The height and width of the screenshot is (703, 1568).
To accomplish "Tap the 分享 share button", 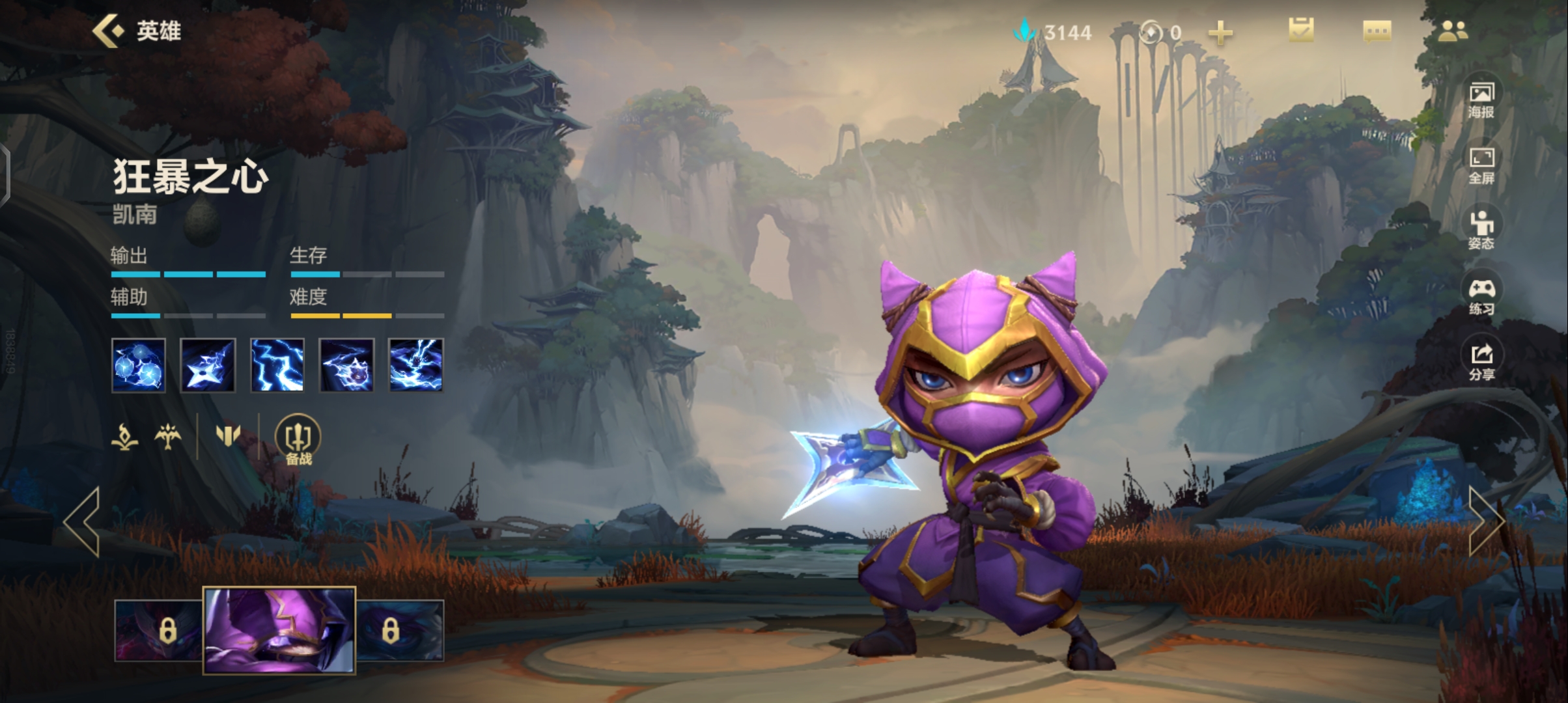I will click(1481, 361).
